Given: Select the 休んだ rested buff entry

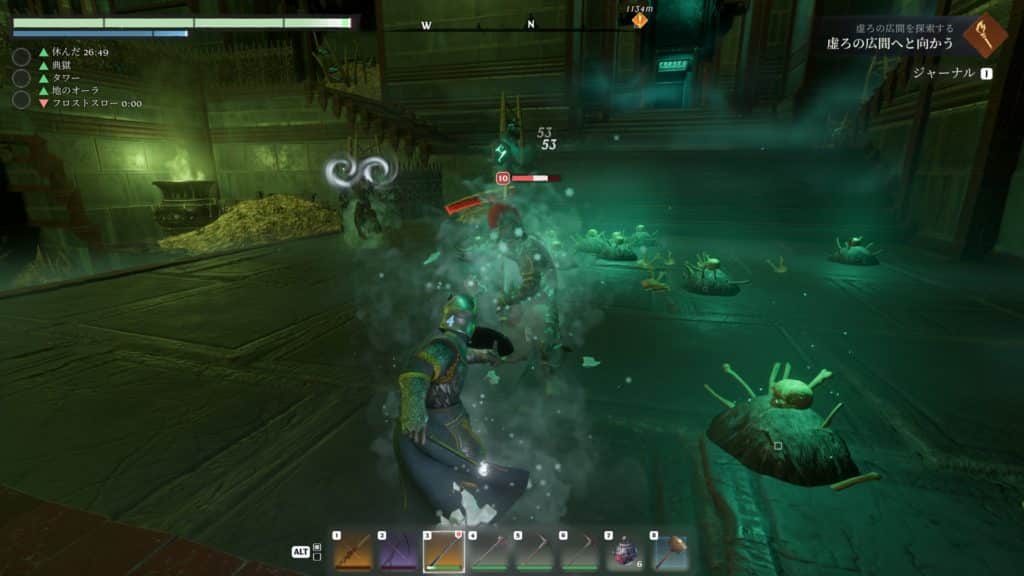Looking at the screenshot, I should tap(74, 51).
